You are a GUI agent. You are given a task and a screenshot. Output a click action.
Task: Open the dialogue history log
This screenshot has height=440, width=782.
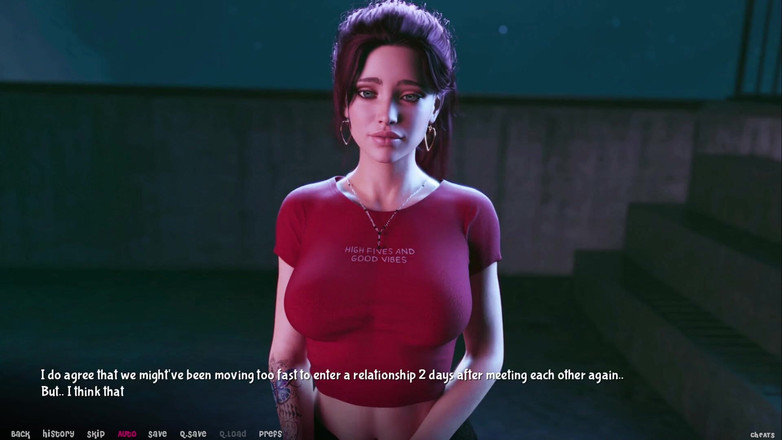coord(58,434)
